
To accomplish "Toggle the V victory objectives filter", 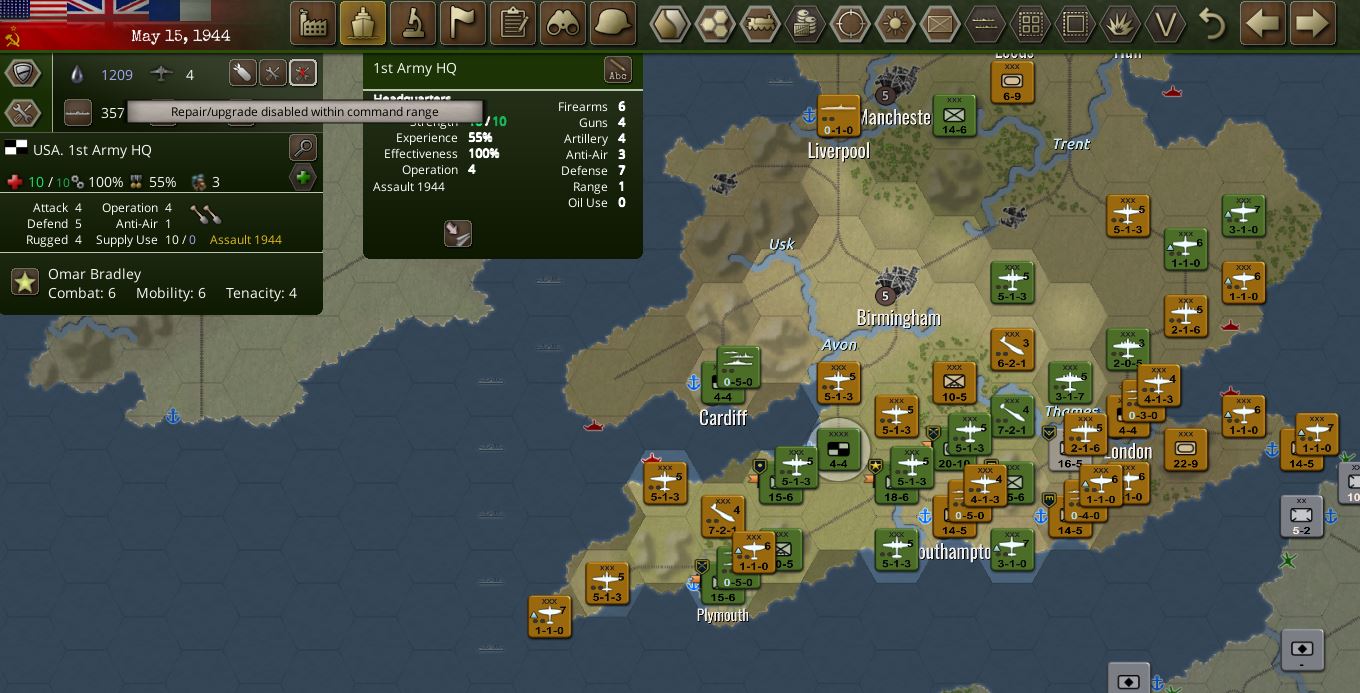I will click(x=1165, y=23).
